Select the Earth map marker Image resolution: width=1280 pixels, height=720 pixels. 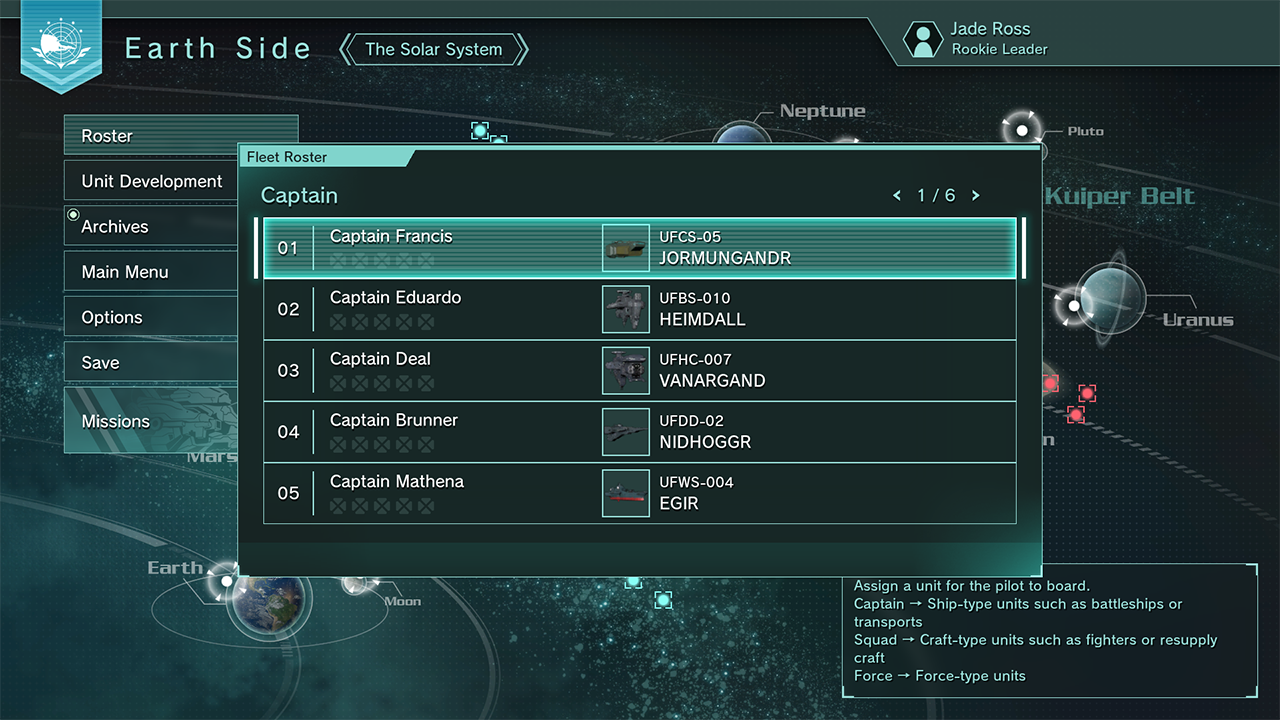(228, 581)
